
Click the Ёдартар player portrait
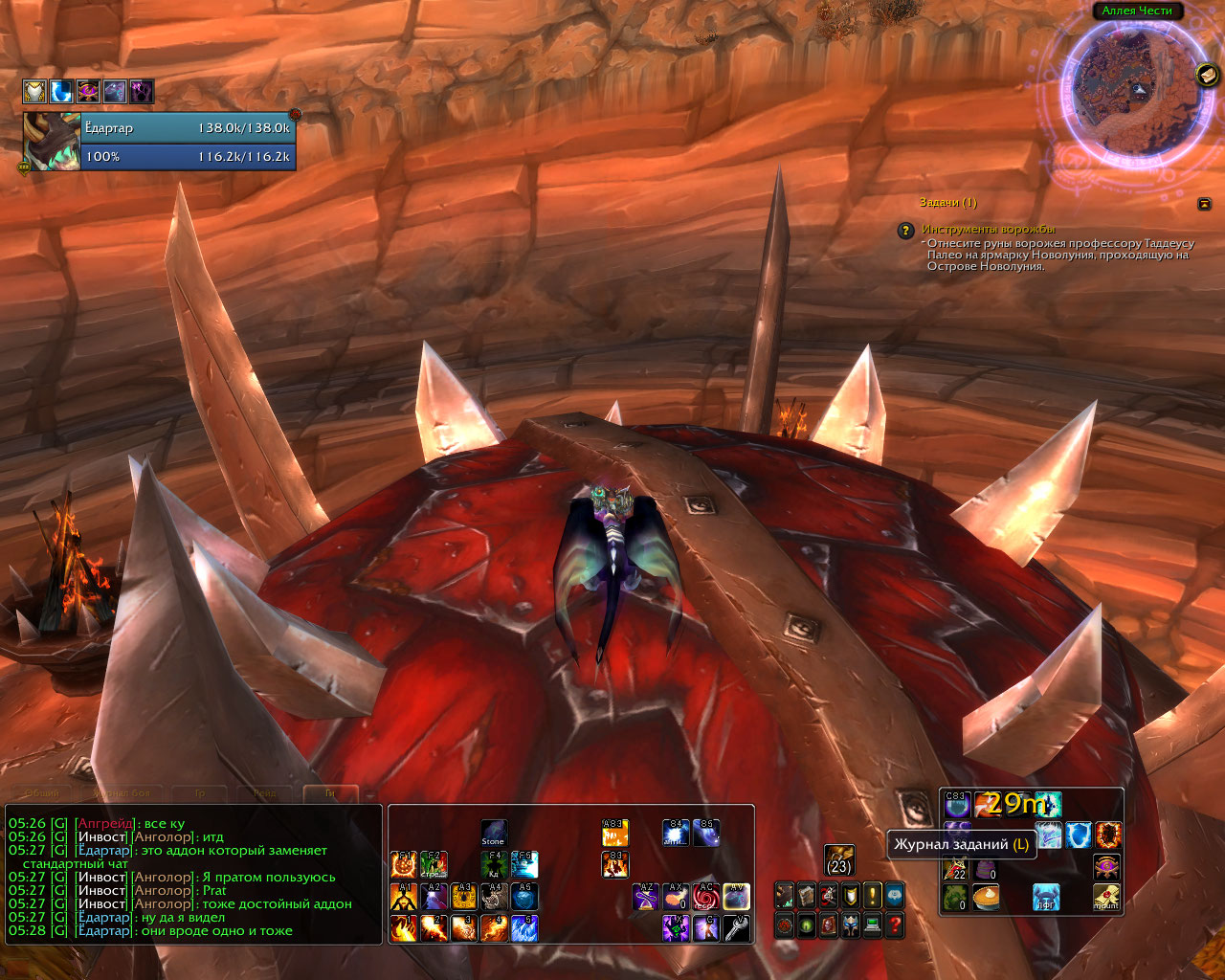[x=52, y=142]
